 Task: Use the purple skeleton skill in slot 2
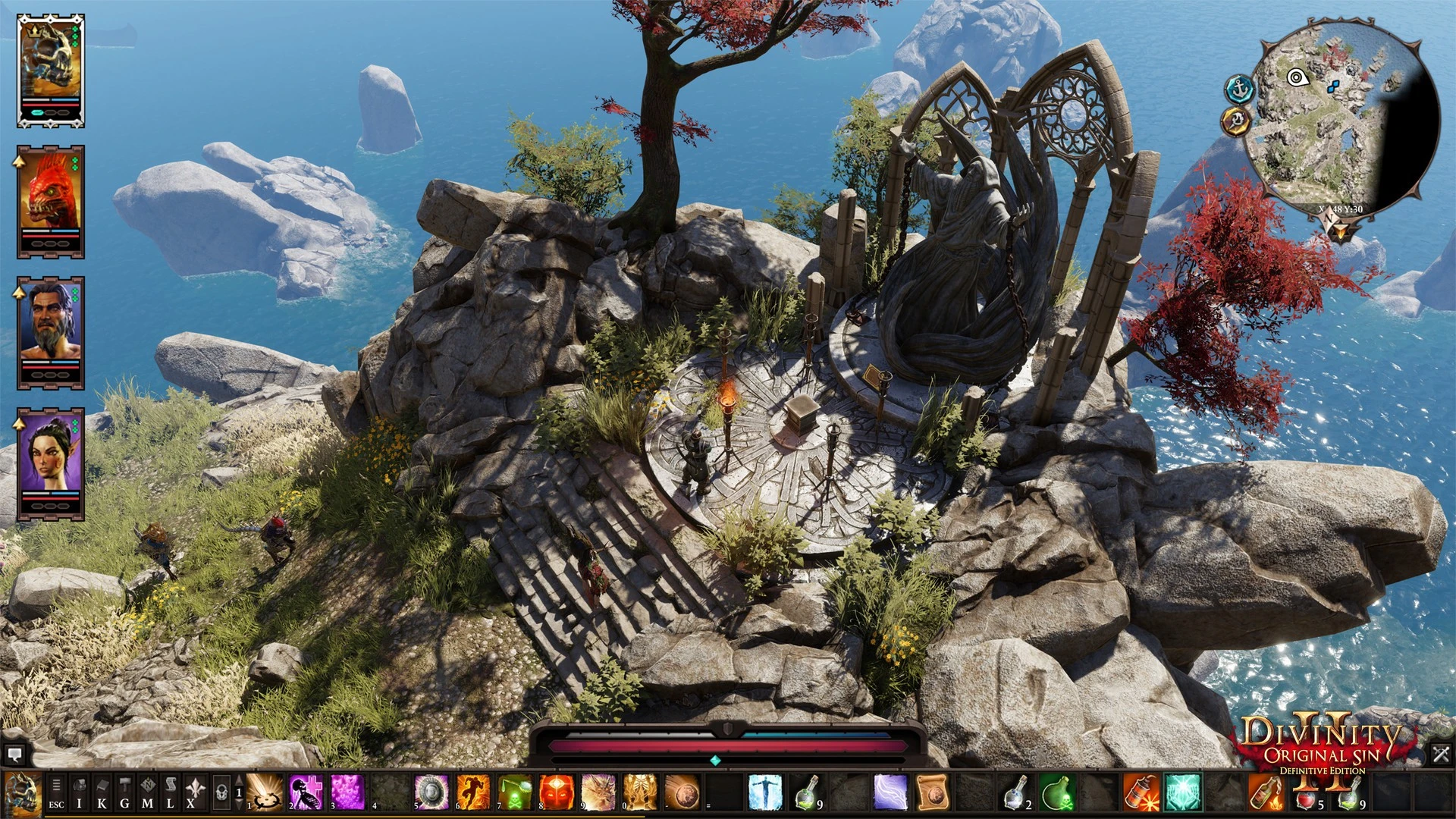click(x=306, y=793)
